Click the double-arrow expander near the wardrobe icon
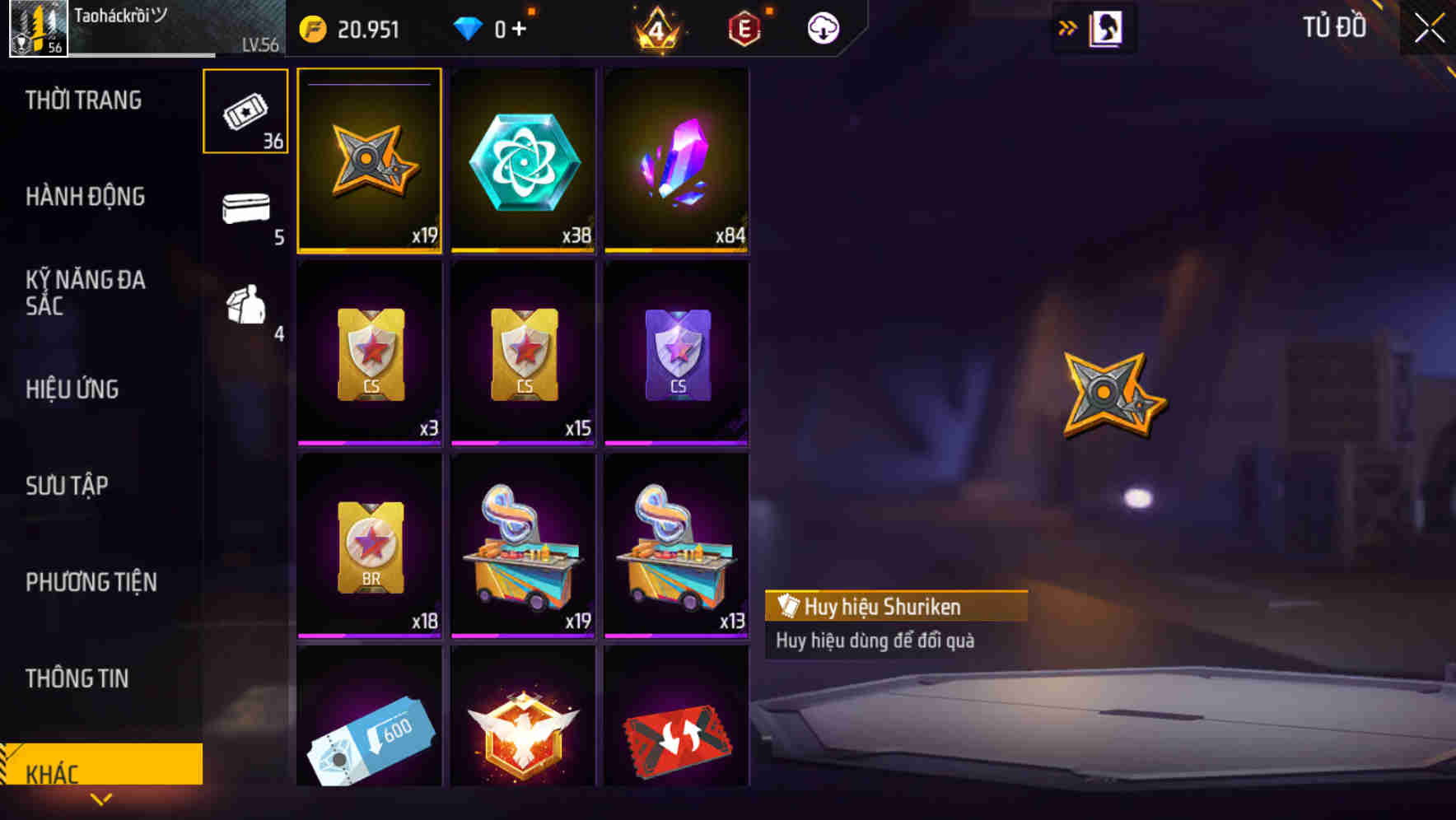 [1068, 27]
